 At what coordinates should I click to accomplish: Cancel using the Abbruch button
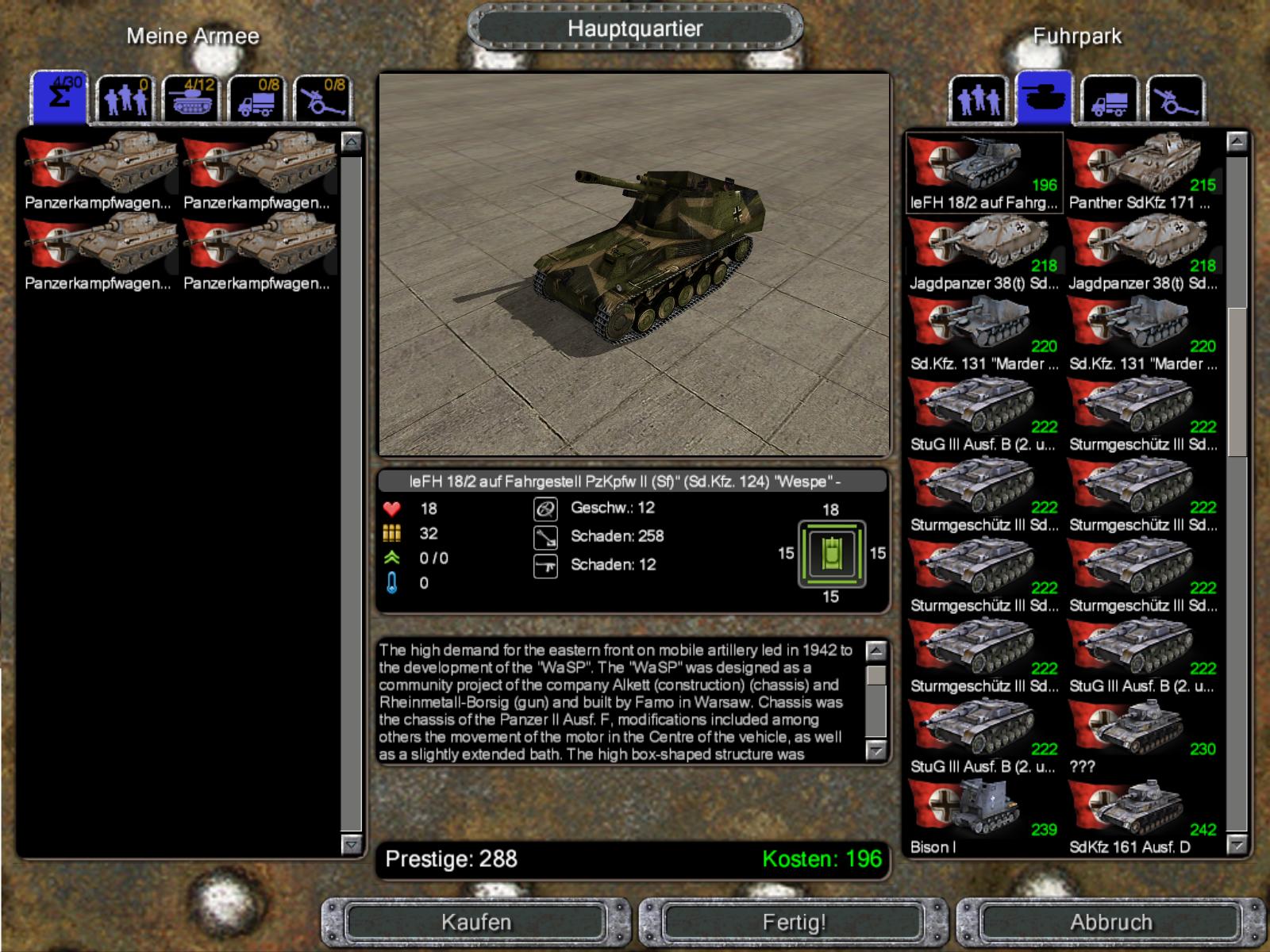coord(1110,923)
